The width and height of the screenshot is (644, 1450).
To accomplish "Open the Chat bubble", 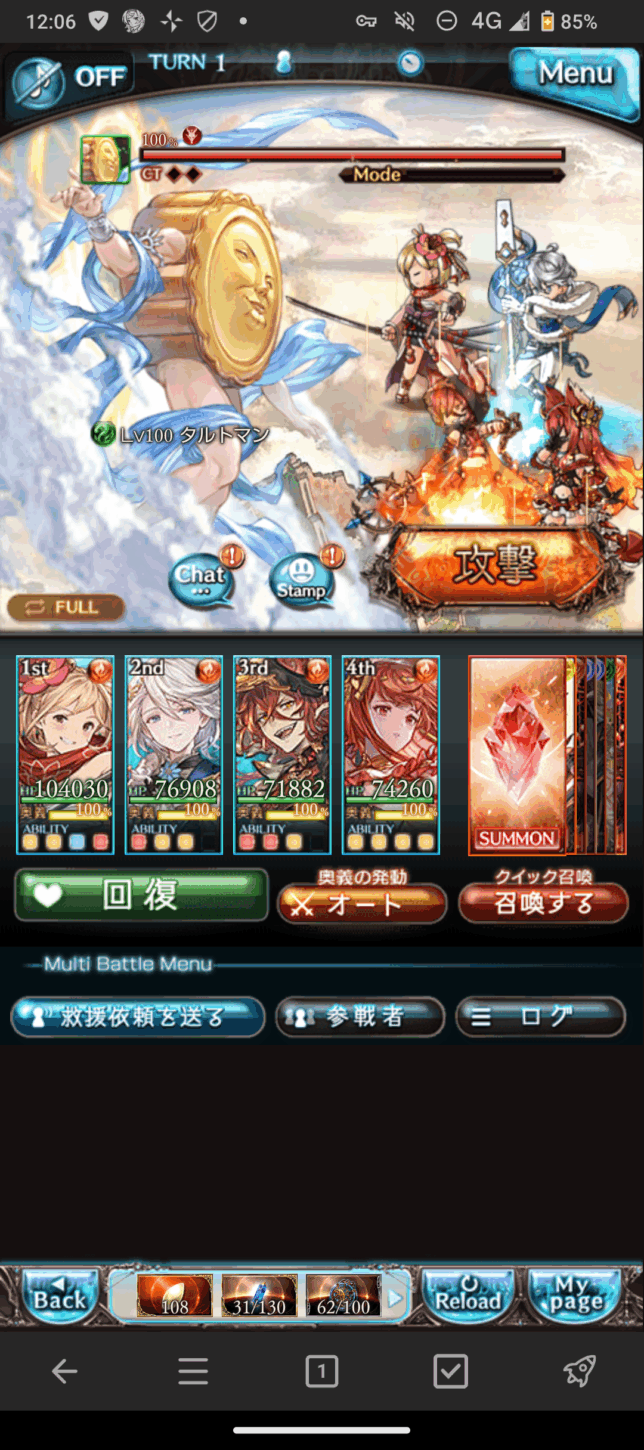I will click(201, 578).
